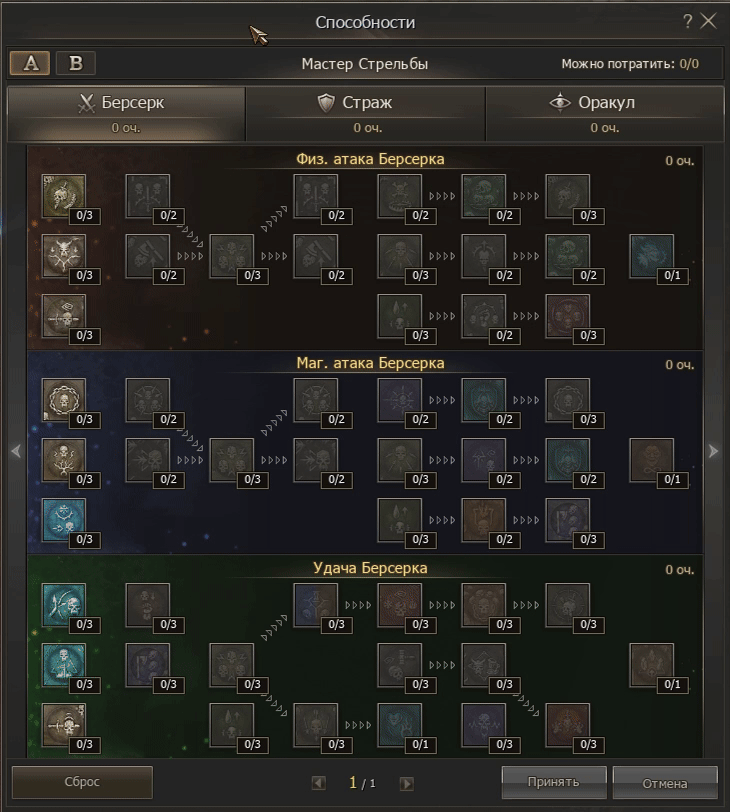Screen dimensions: 730x812
Task: Pick the first skill under Маг. атака Берсерка
Action: click(x=64, y=400)
